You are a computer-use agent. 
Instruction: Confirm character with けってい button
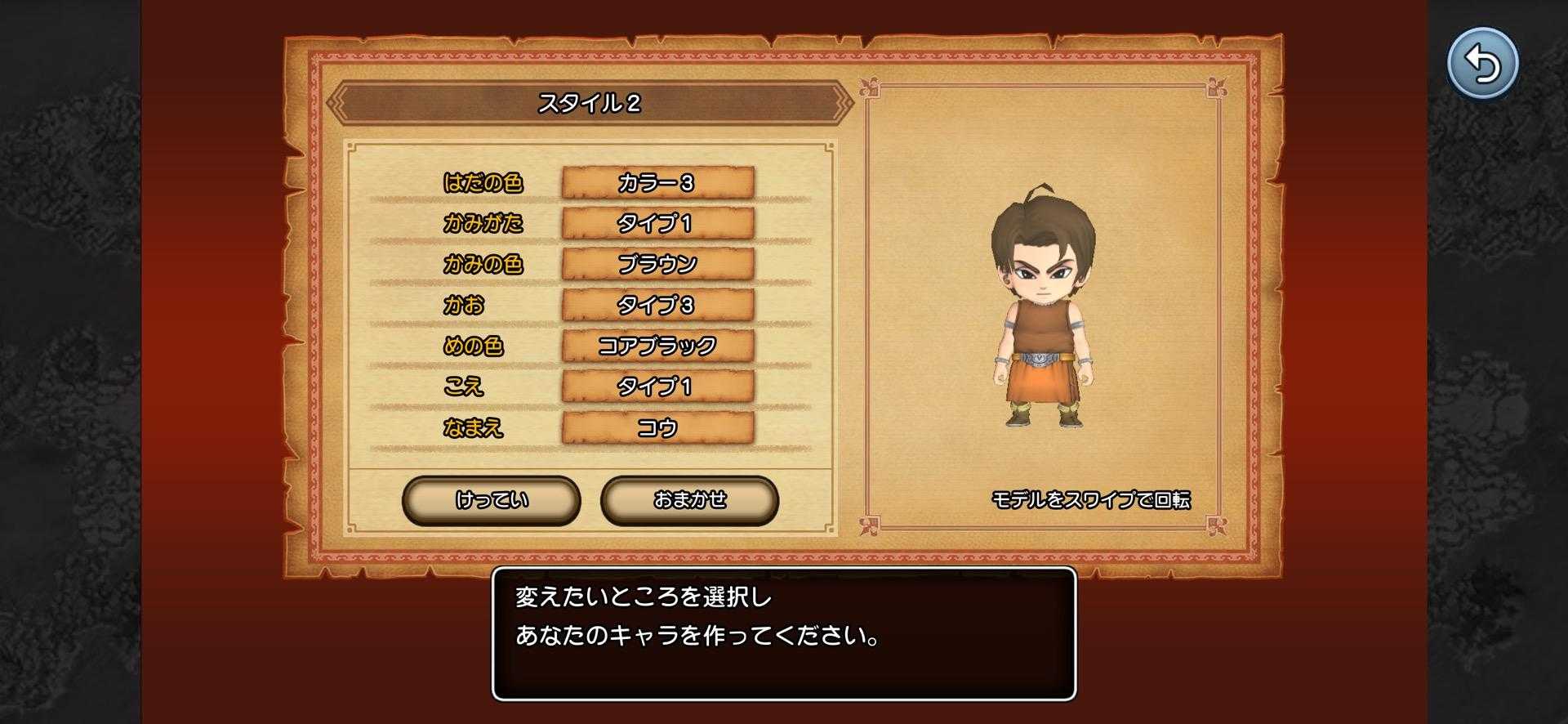coord(492,499)
